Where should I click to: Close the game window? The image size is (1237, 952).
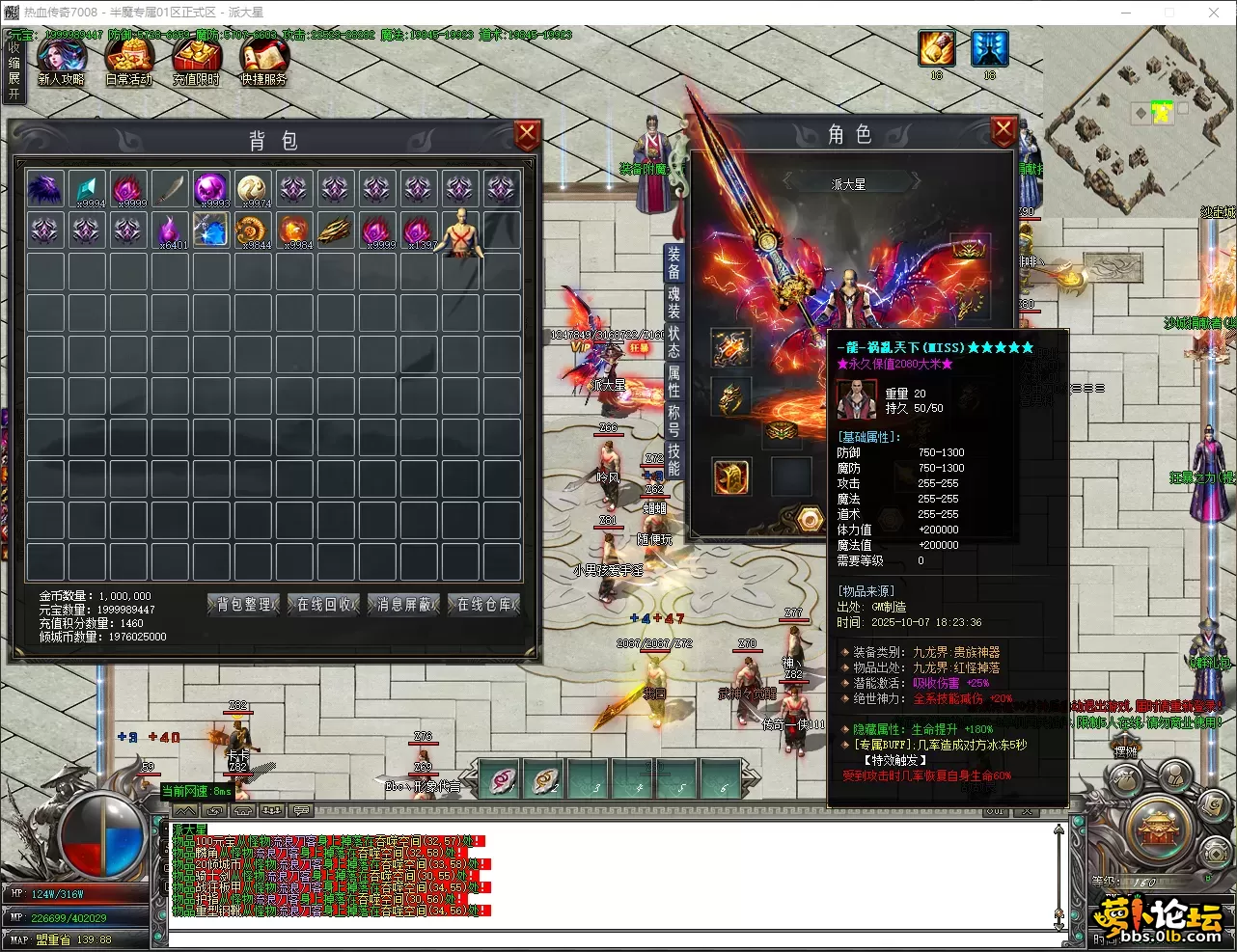(x=1214, y=13)
